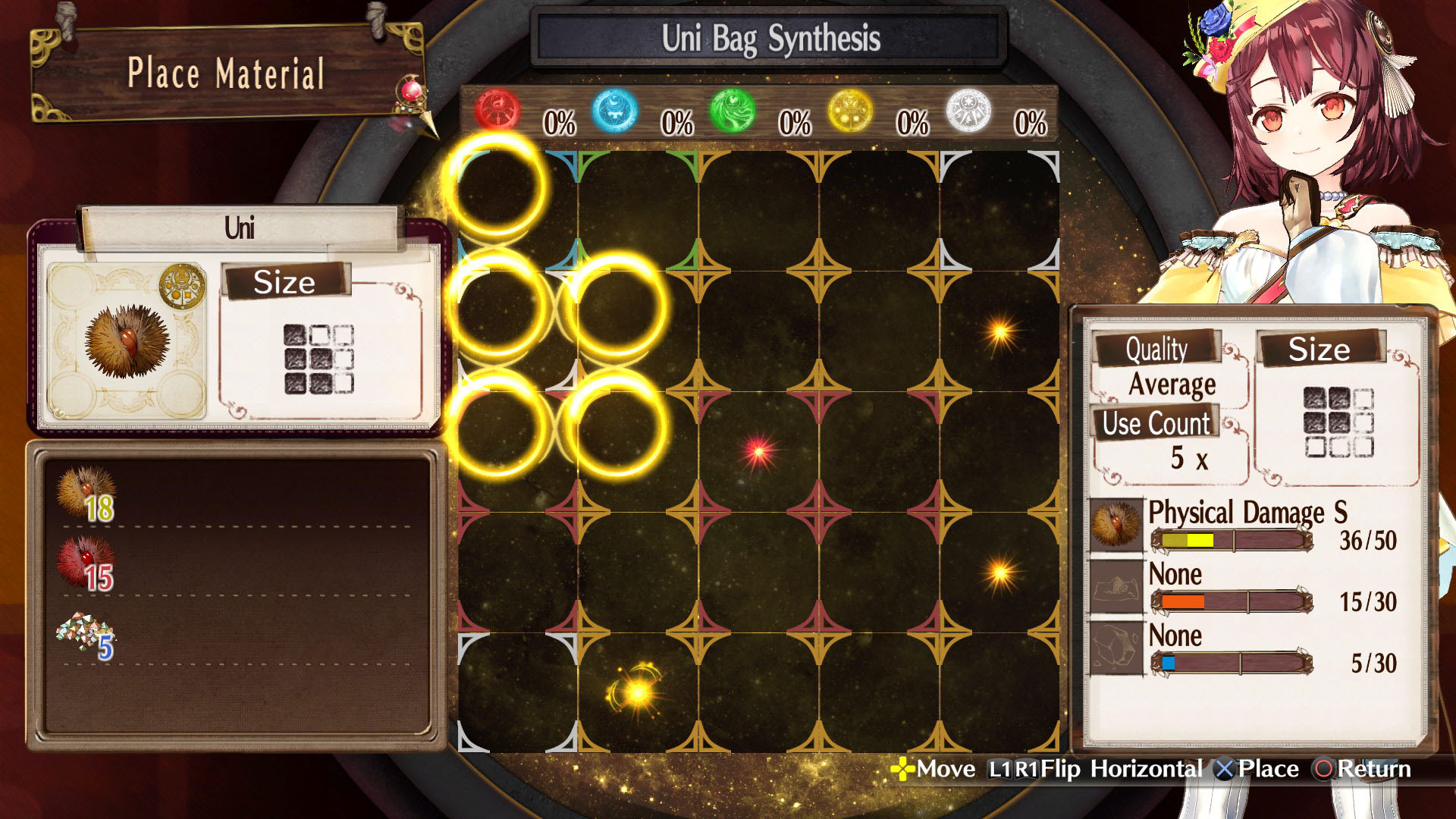Select the blue ice element orb
Screen dimensions: 1456x819
coord(614,111)
